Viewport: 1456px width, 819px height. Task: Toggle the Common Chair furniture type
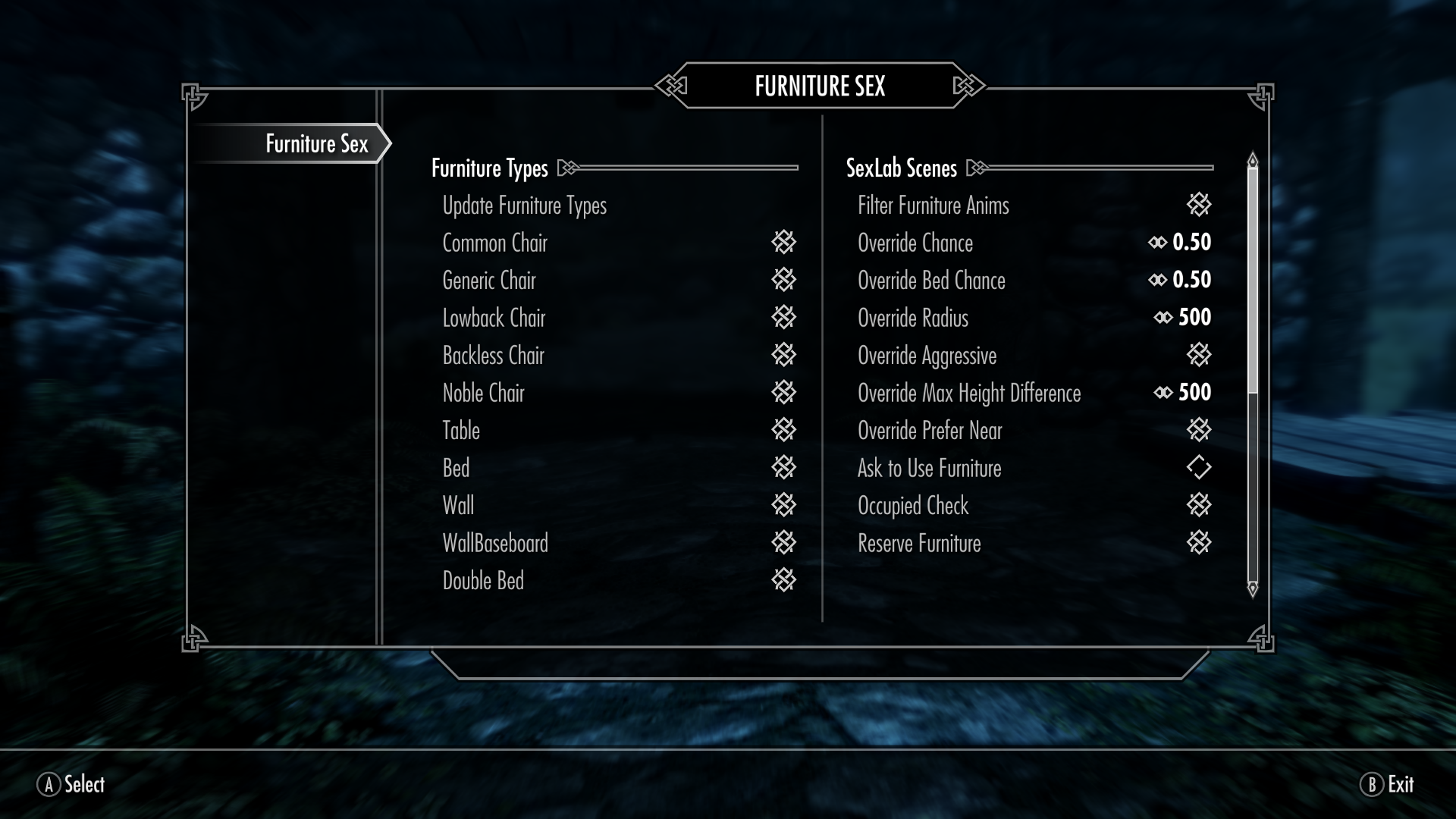[783, 243]
